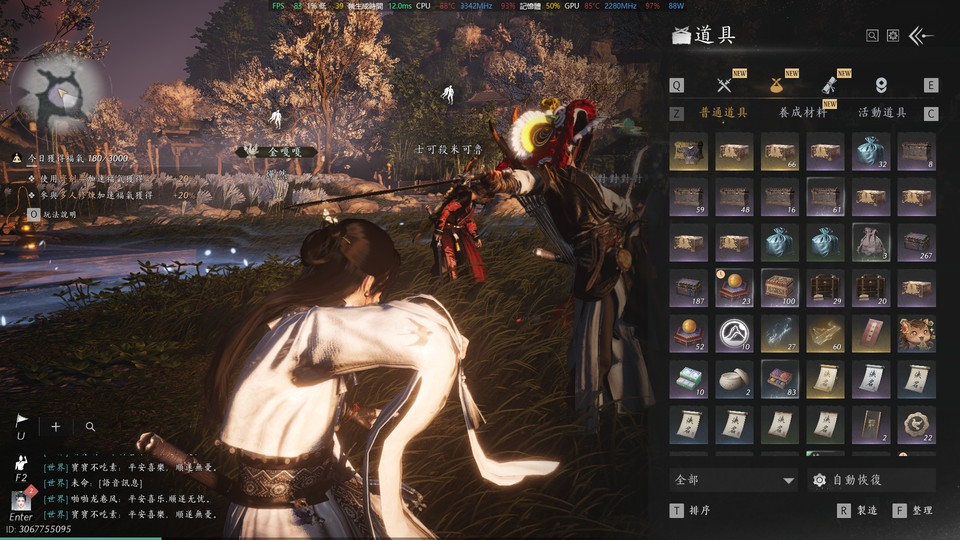Choose the chest stack of 267
The height and width of the screenshot is (540, 960).
[916, 242]
